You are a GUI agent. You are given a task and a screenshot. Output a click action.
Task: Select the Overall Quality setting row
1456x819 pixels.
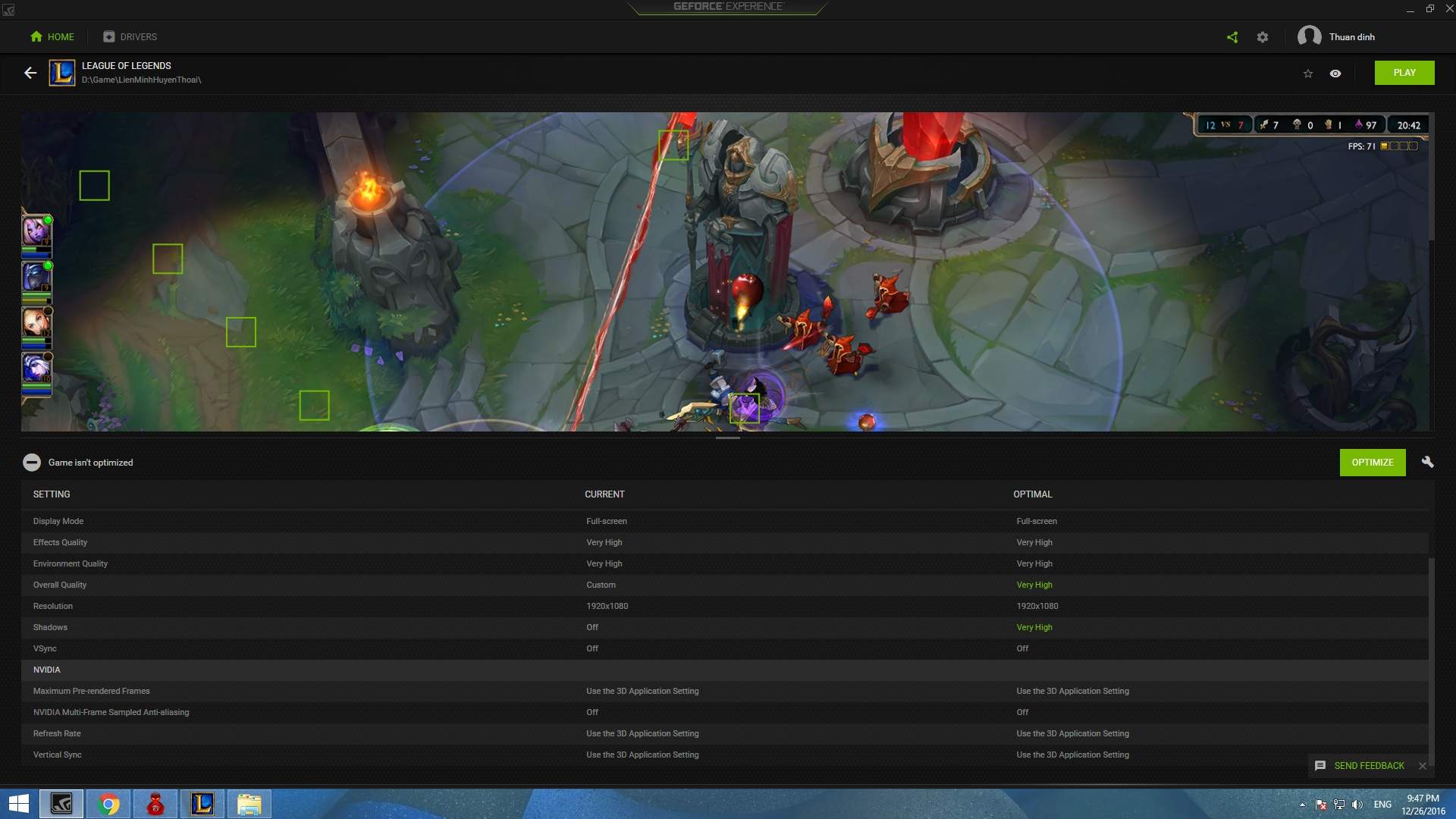pyautogui.click(x=60, y=585)
